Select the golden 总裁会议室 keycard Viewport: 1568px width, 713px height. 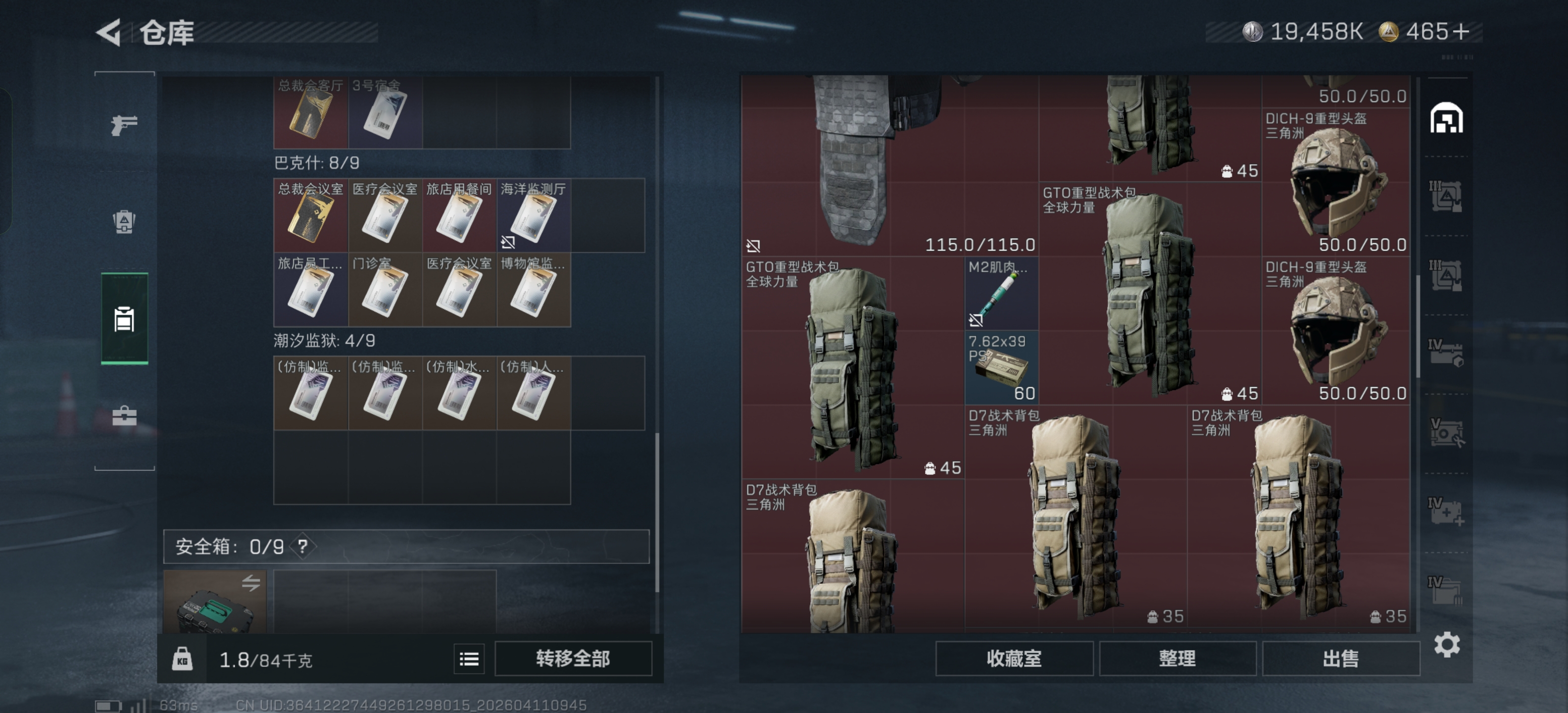(x=310, y=216)
